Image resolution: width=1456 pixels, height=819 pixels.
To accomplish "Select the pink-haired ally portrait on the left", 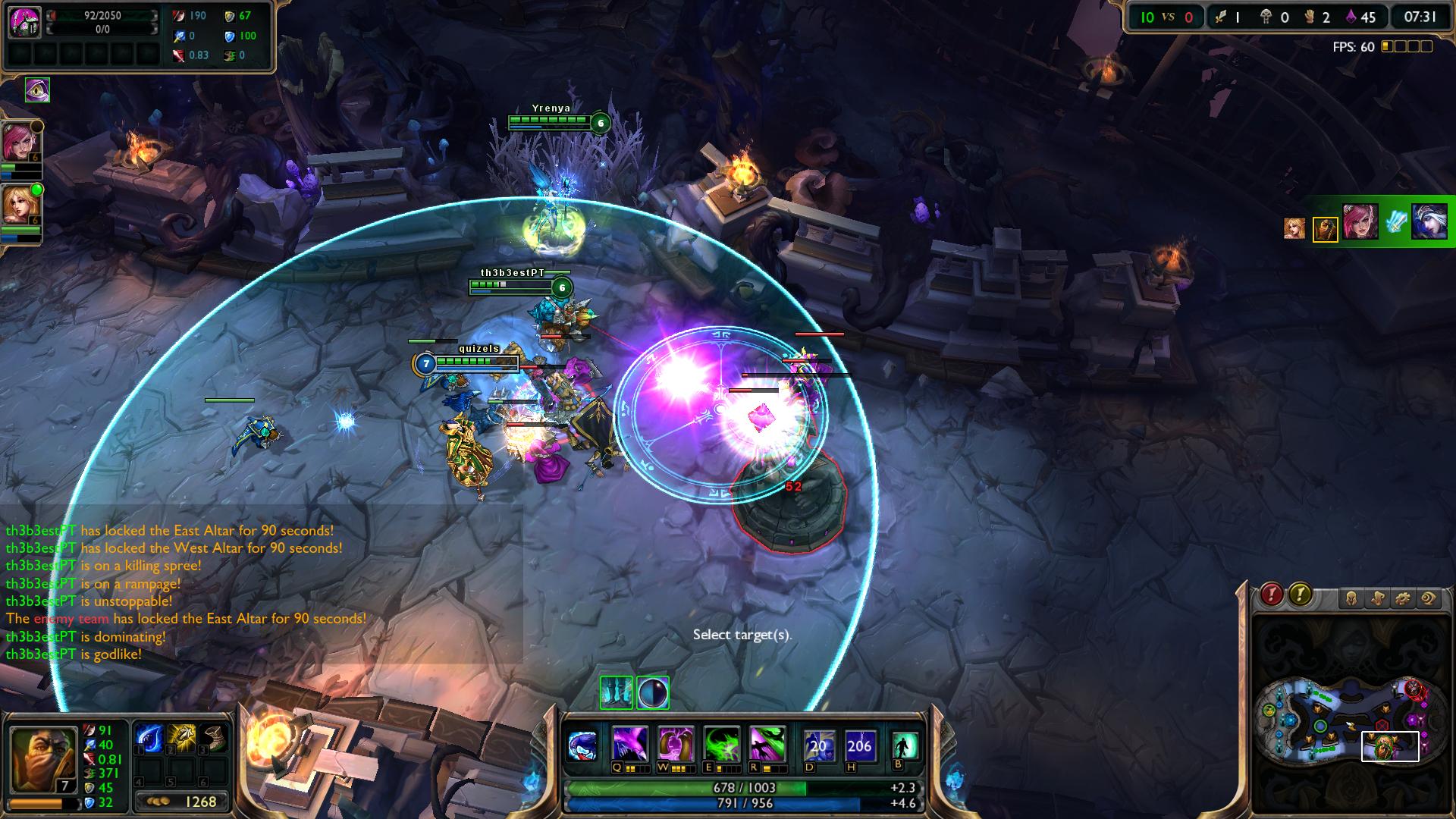I will (x=19, y=143).
